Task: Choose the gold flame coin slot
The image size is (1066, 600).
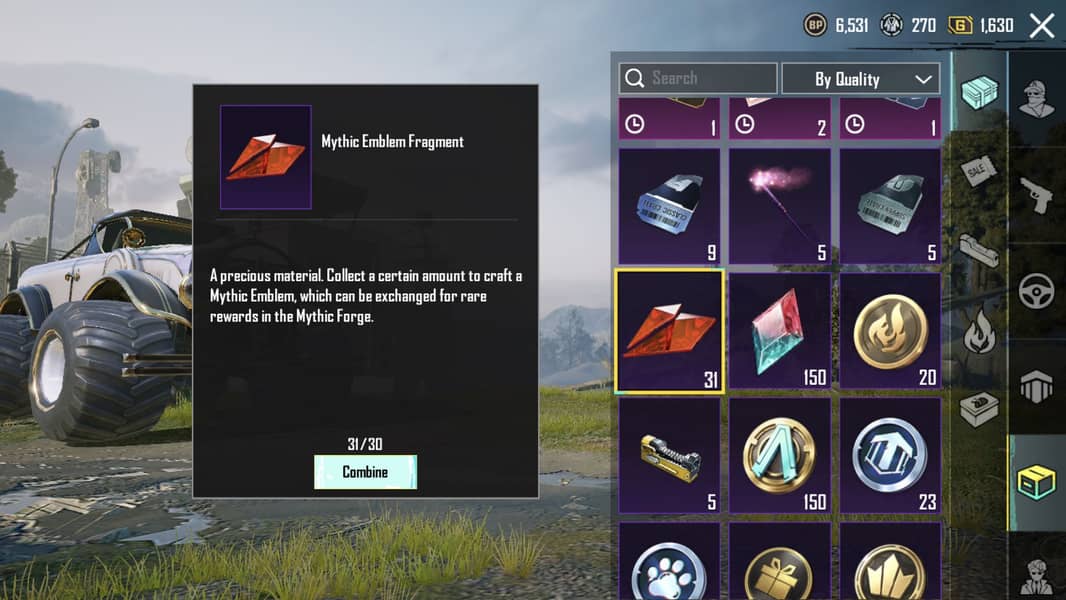Action: [890, 331]
